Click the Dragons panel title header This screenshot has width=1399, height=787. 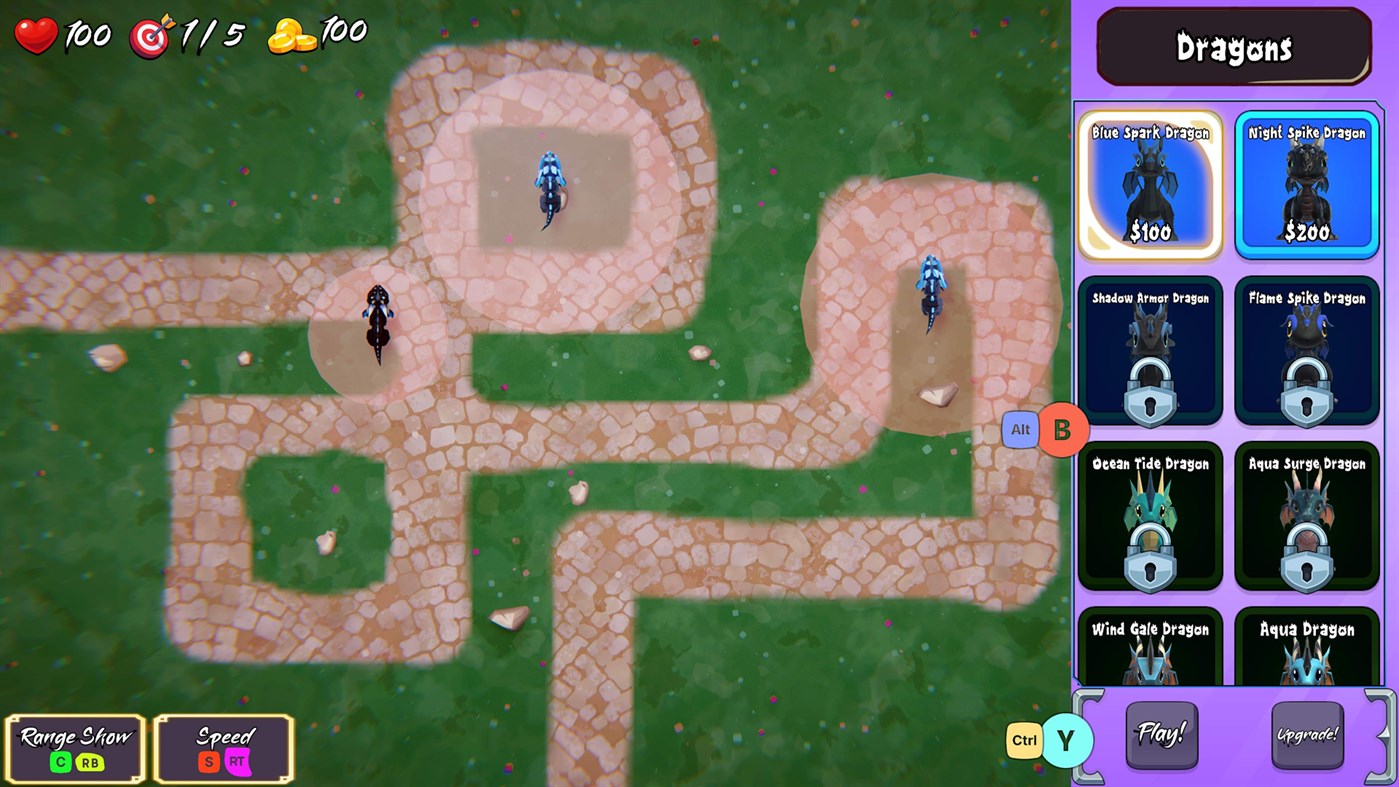1234,46
